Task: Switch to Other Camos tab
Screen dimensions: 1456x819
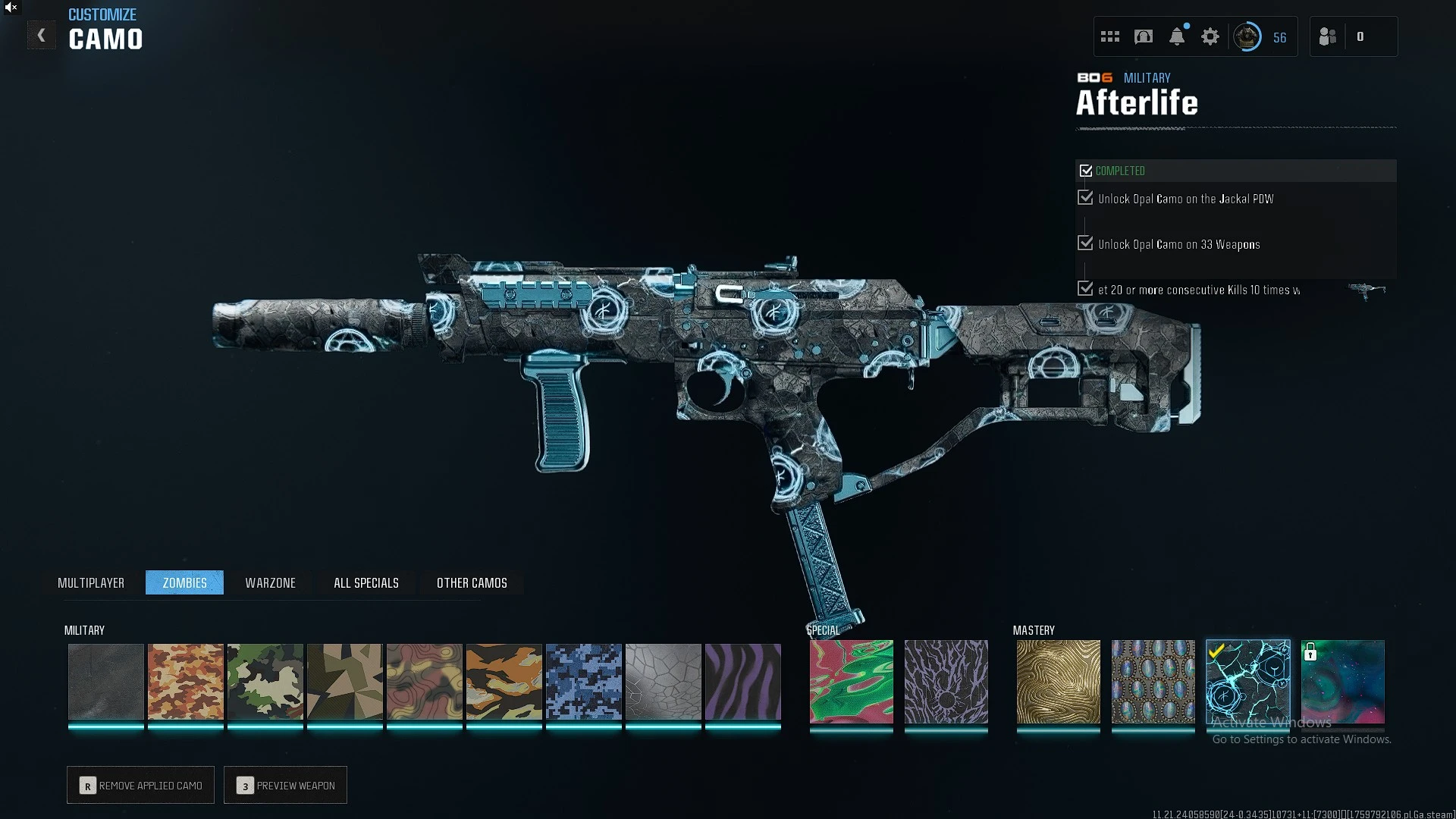Action: point(472,582)
